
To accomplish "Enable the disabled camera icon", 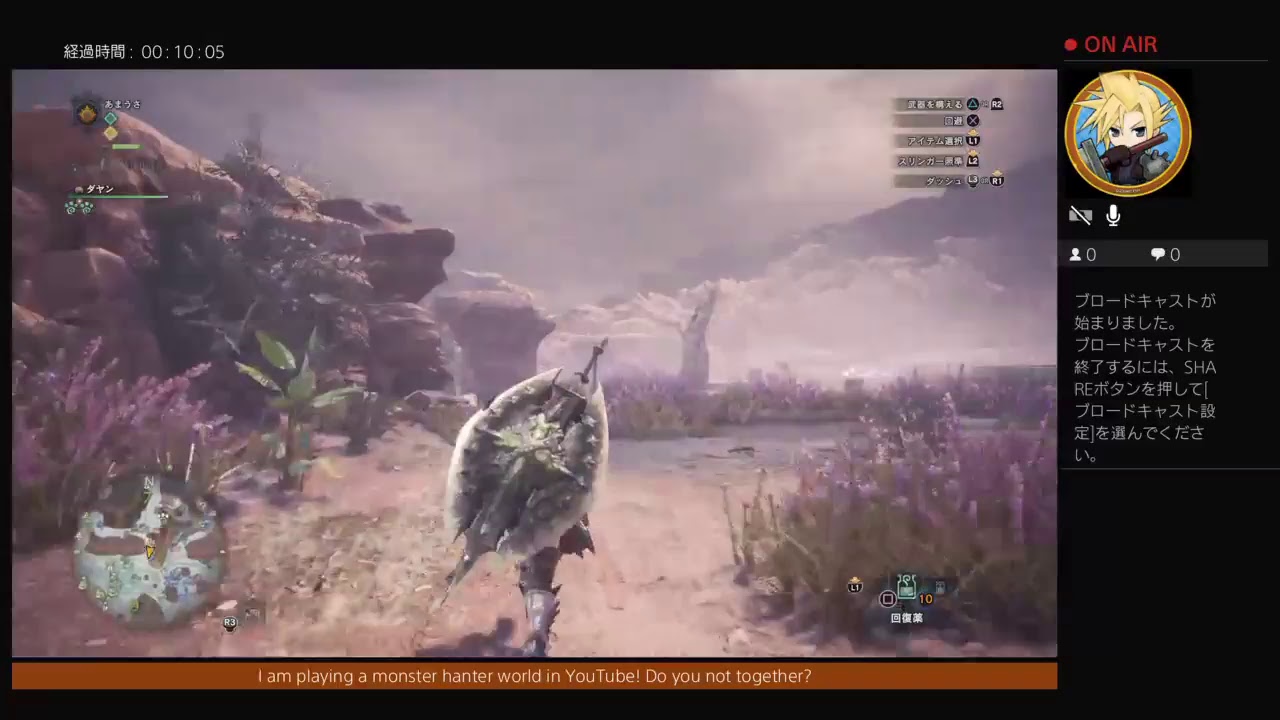I will tap(1081, 215).
